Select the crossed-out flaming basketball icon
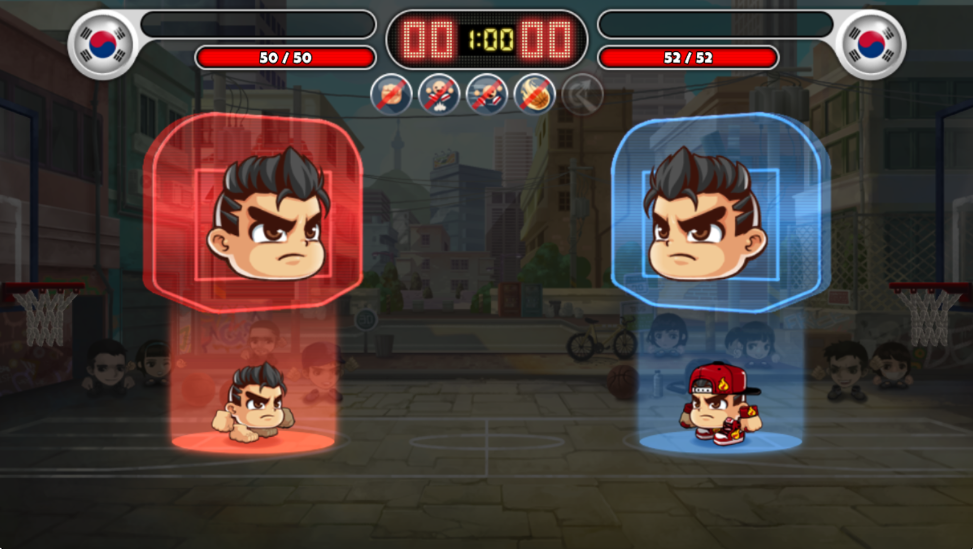Viewport: 973px width, 549px height. pos(534,95)
